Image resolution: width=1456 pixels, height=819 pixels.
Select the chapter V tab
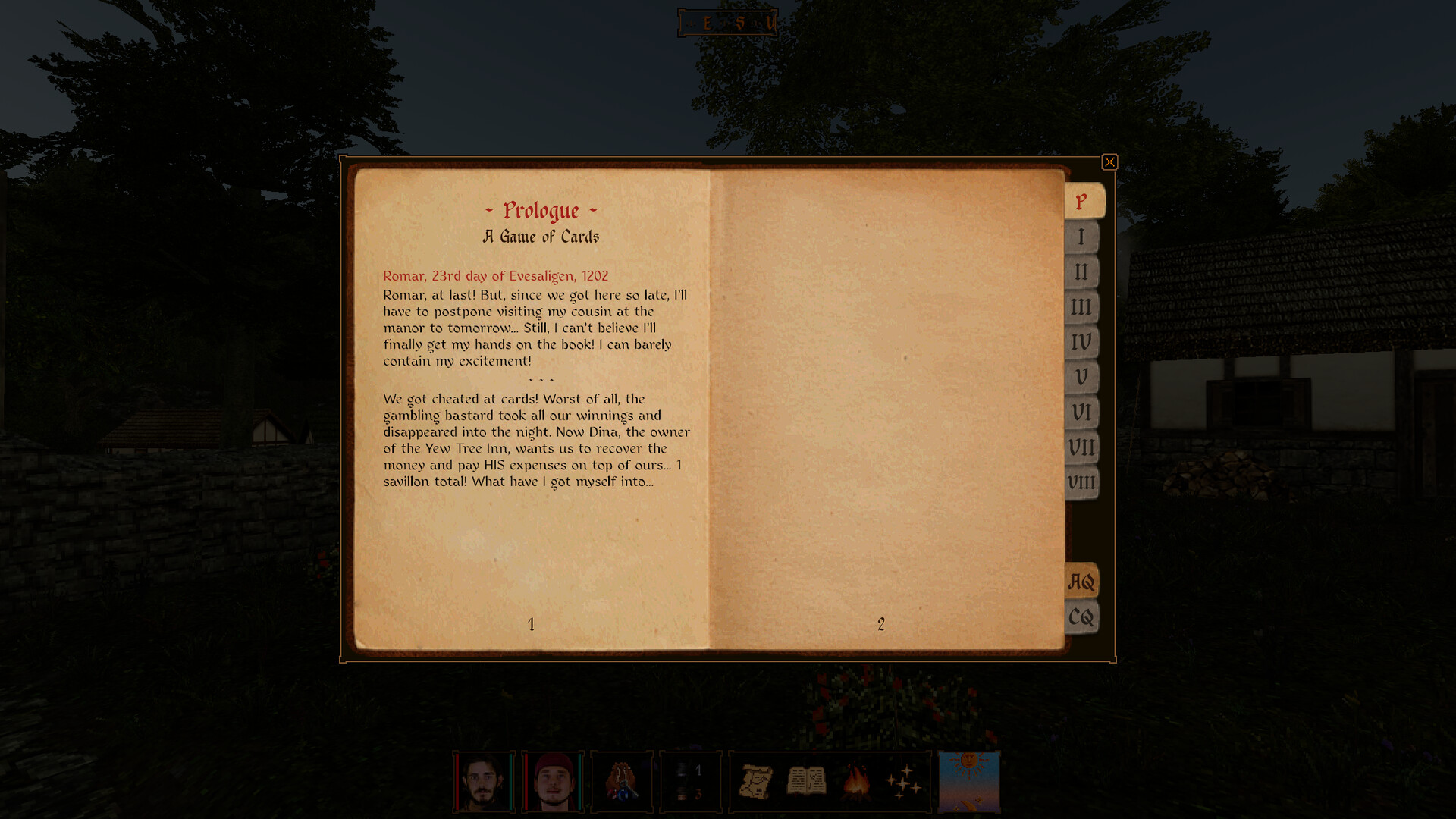[x=1080, y=377]
